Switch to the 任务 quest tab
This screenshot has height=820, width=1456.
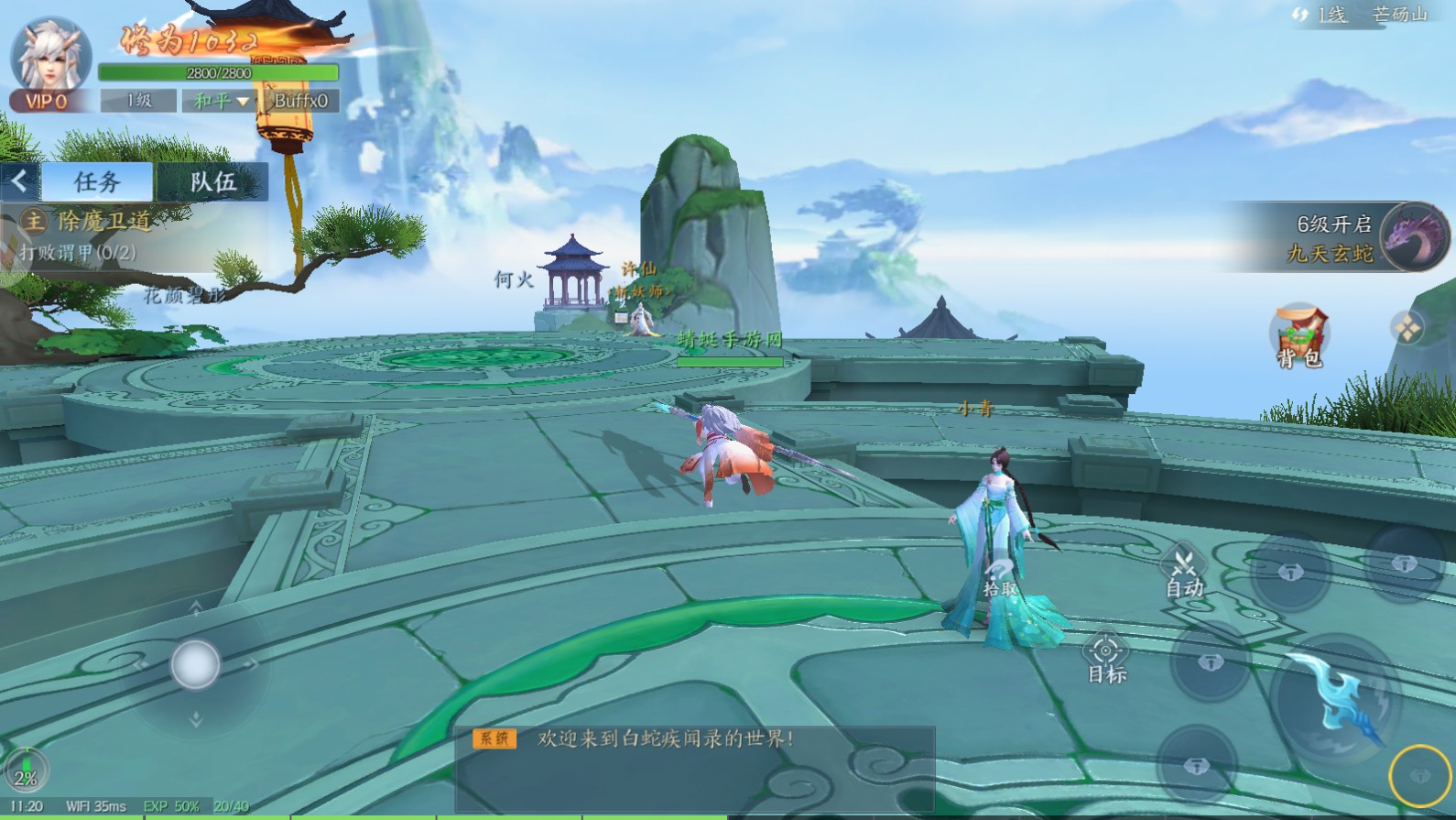(98, 182)
